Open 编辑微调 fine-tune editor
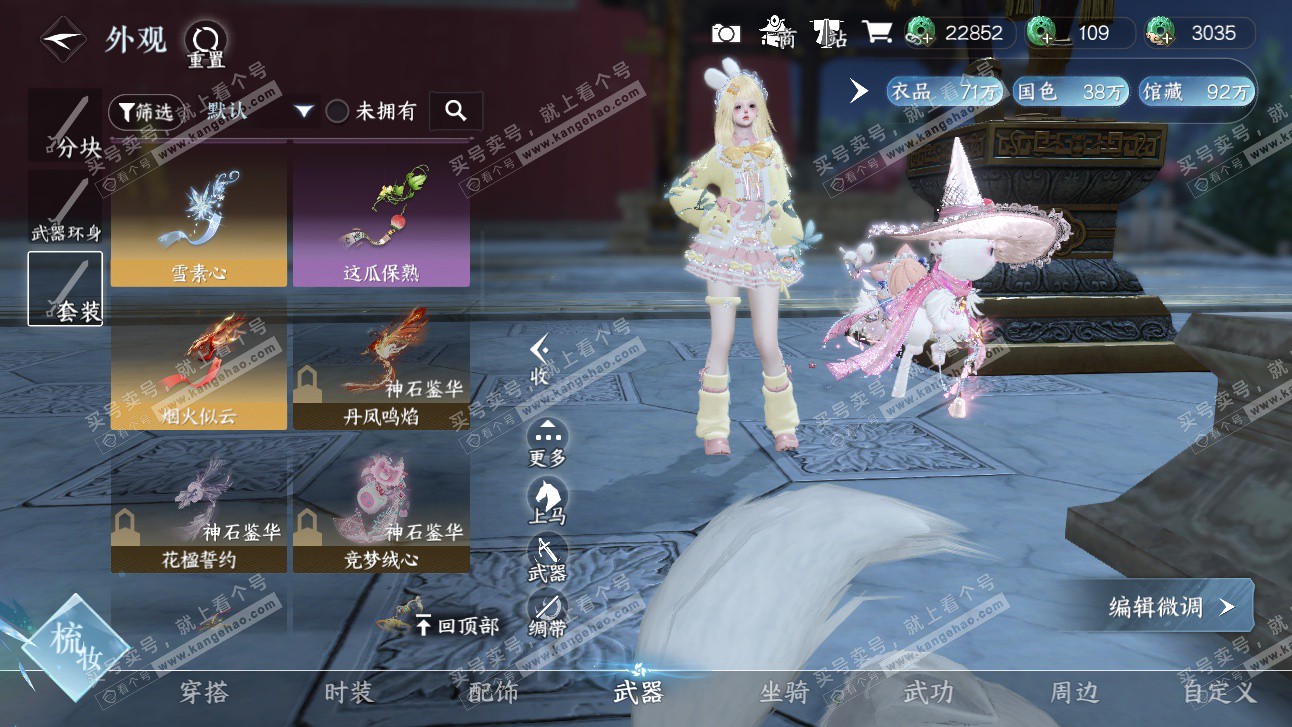This screenshot has width=1292, height=727. [x=1170, y=606]
